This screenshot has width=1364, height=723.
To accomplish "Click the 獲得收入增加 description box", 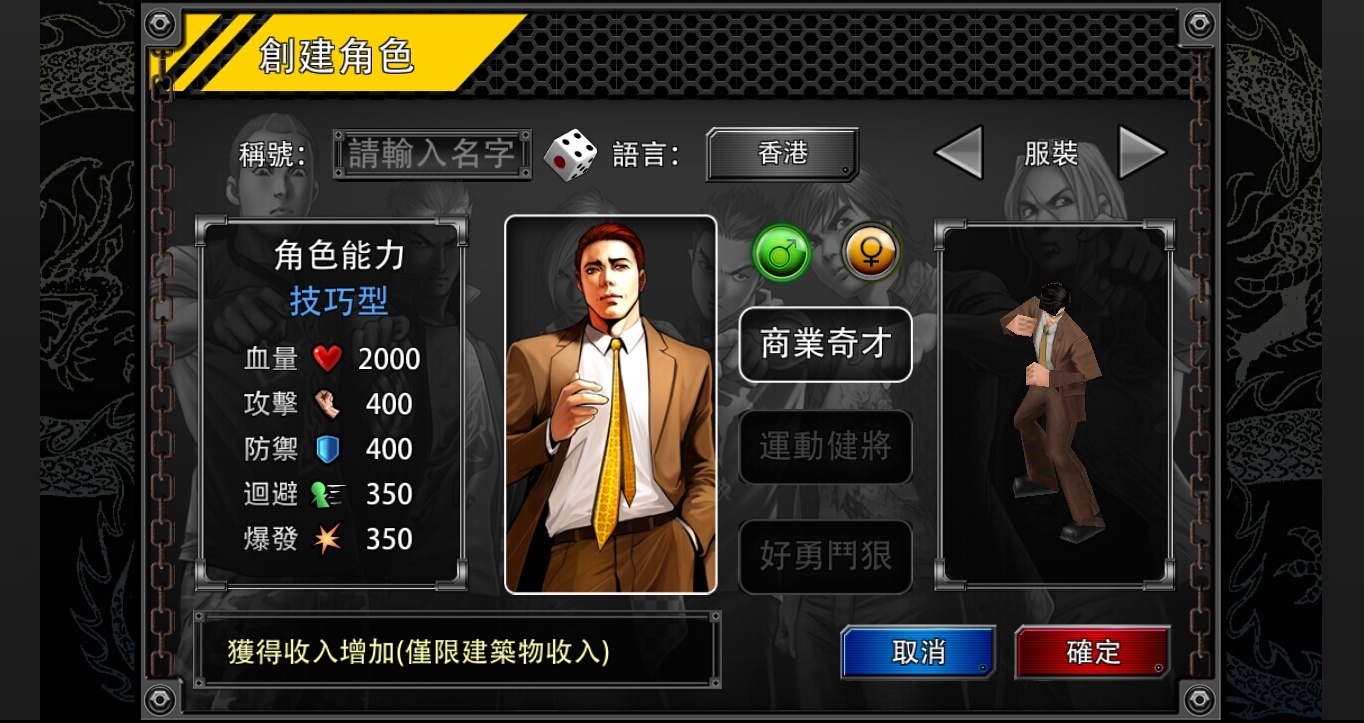I will (458, 650).
